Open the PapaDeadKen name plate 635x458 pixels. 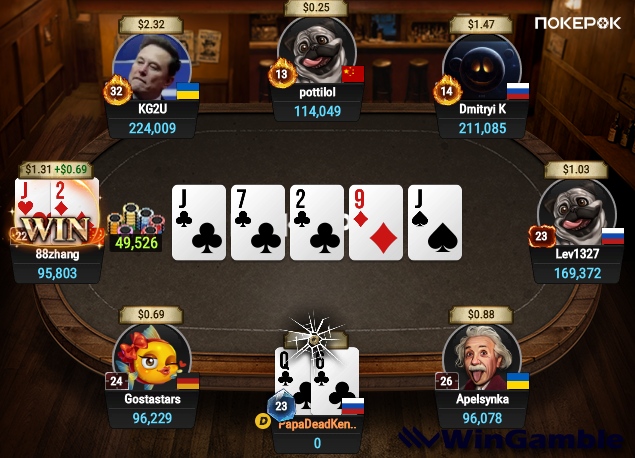[318, 424]
